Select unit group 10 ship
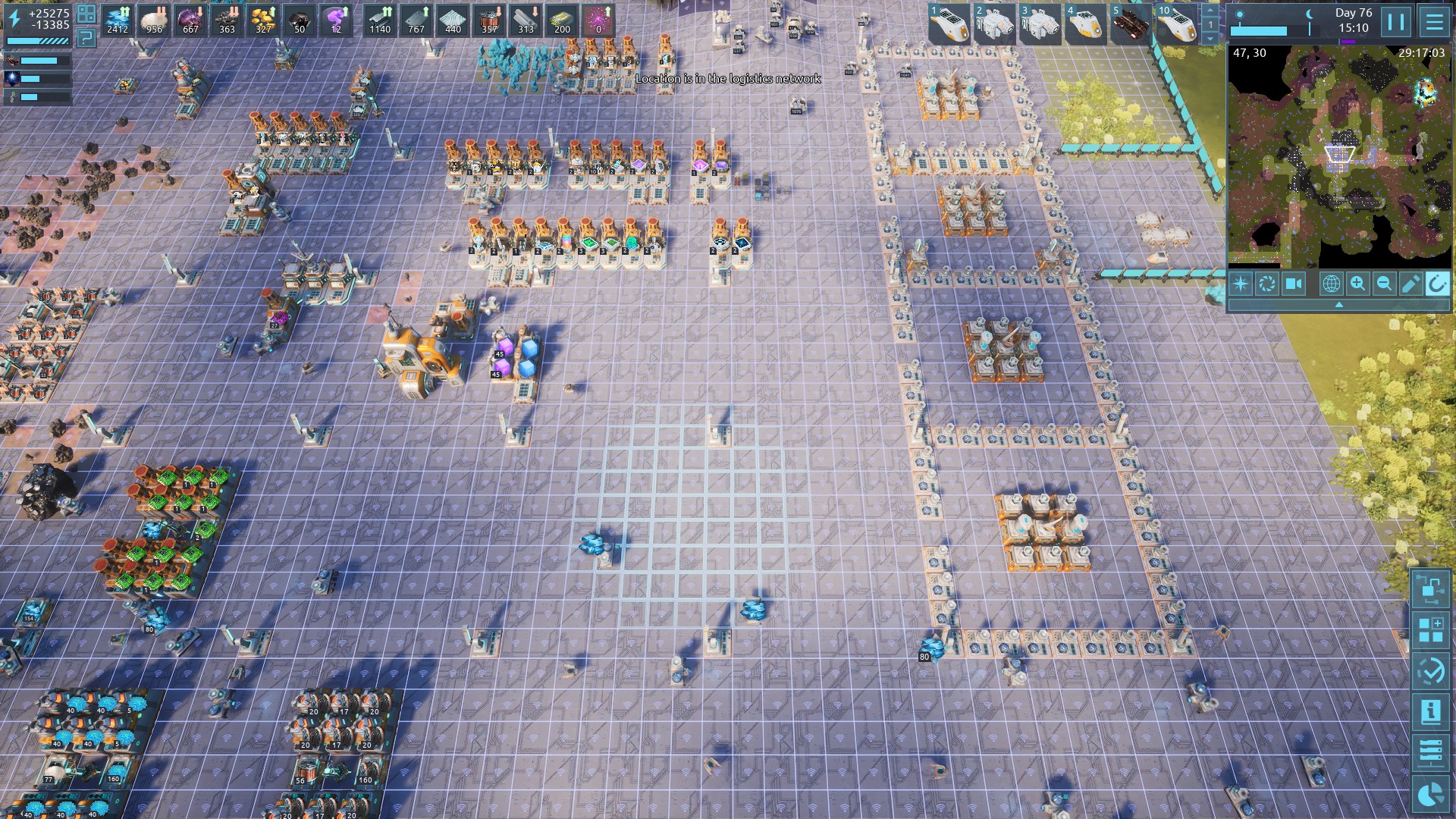Image resolution: width=1456 pixels, height=819 pixels. point(1176,23)
